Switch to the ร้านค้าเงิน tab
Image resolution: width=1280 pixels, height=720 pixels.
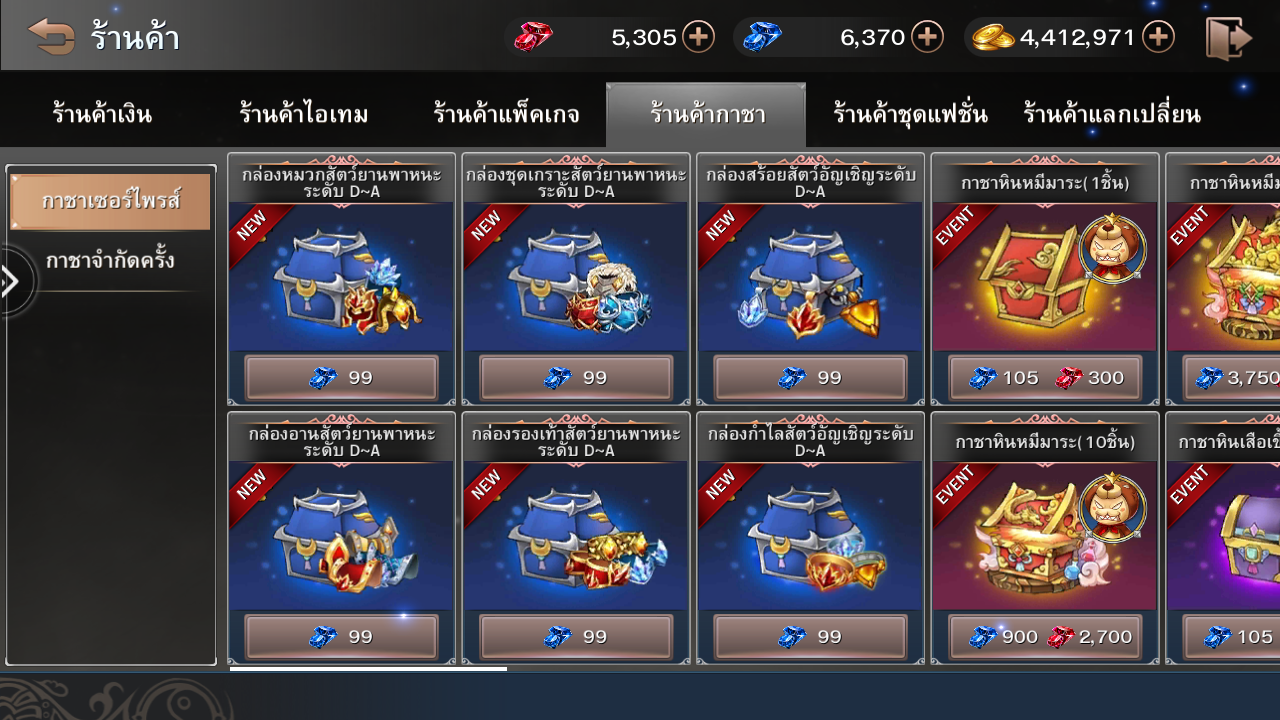[102, 114]
